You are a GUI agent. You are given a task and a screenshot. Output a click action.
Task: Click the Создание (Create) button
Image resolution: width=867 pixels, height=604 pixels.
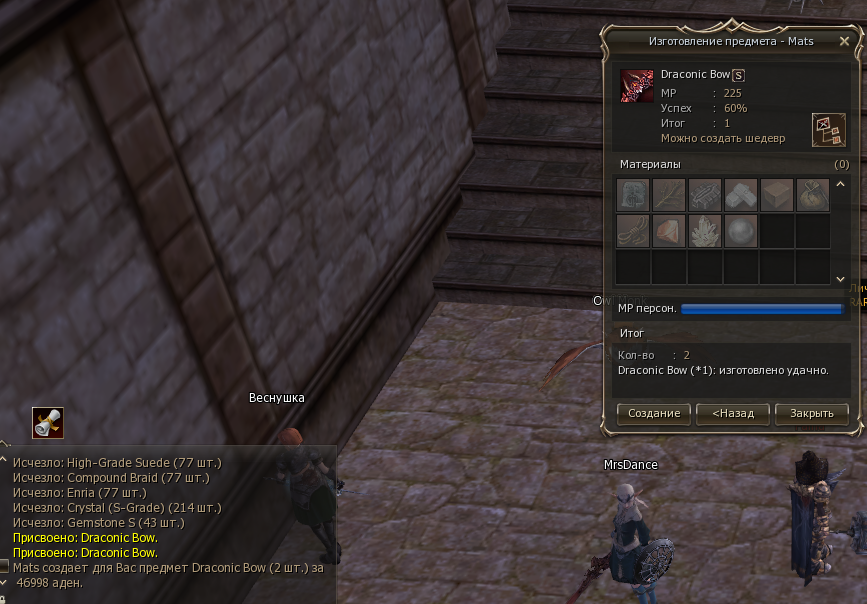(x=655, y=413)
